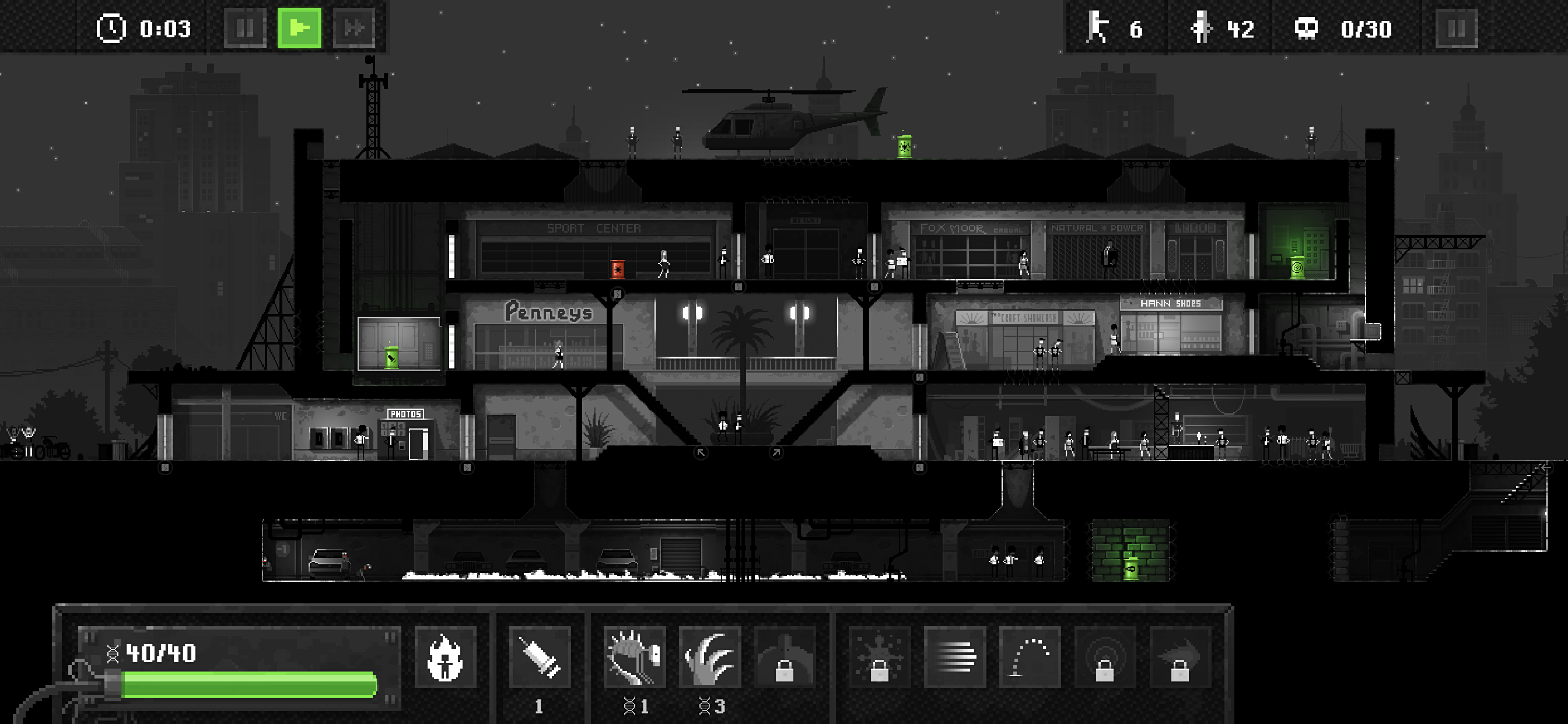Click the locked burst explosion ability
Screen dimensions: 1568x724
(x=879, y=657)
